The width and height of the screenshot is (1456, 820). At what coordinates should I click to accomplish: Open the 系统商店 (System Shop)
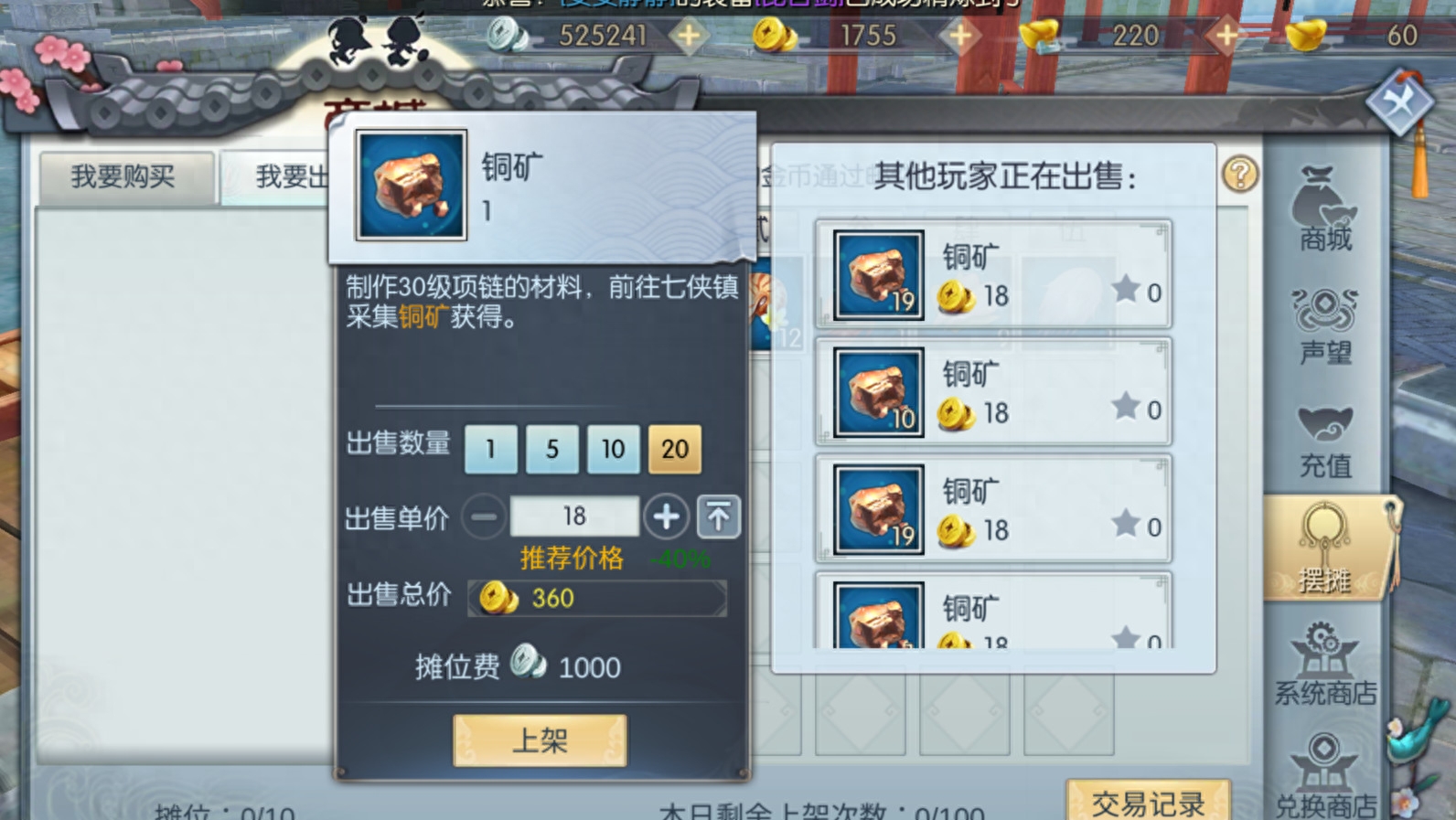pos(1324,663)
